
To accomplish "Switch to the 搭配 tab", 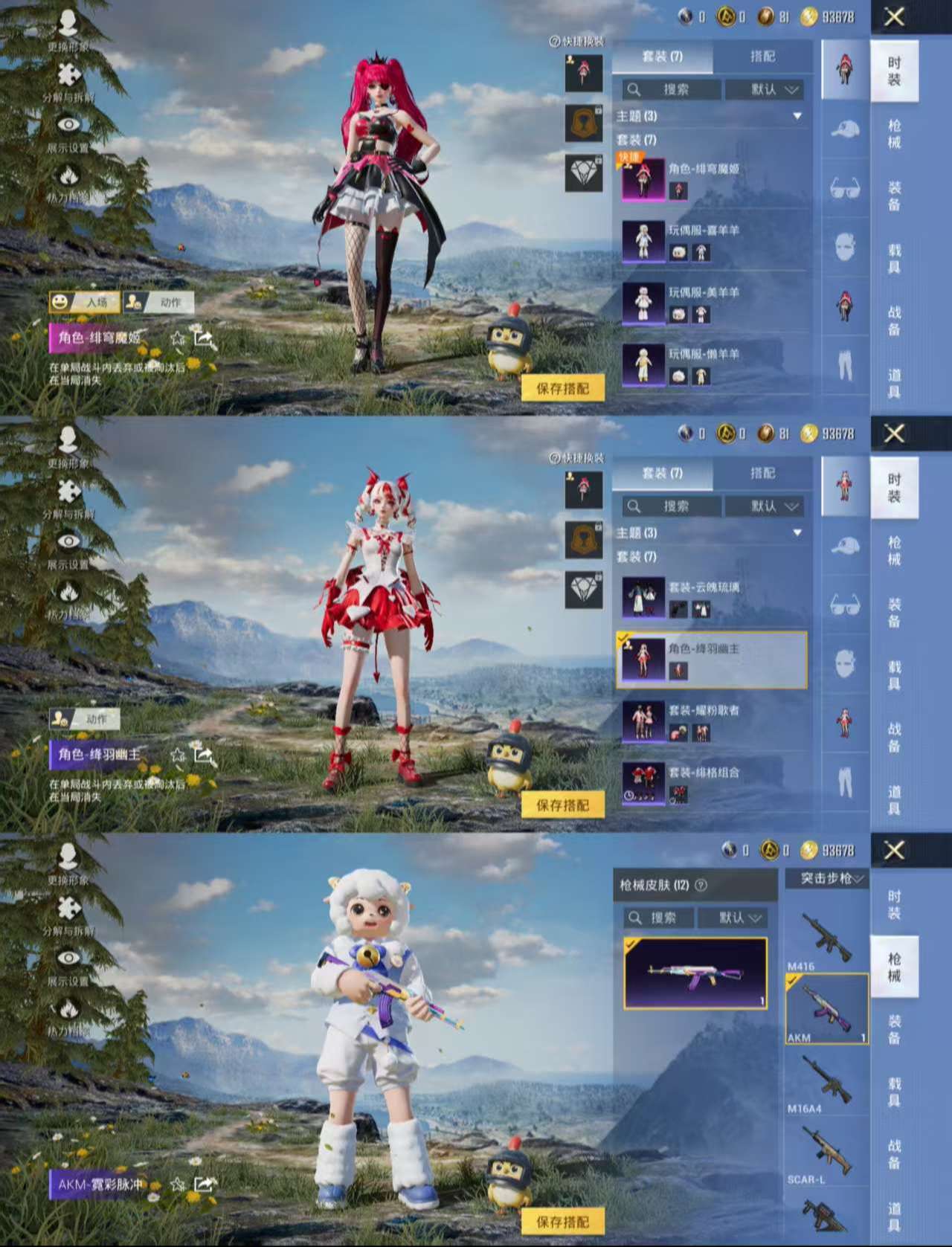I will (x=765, y=56).
